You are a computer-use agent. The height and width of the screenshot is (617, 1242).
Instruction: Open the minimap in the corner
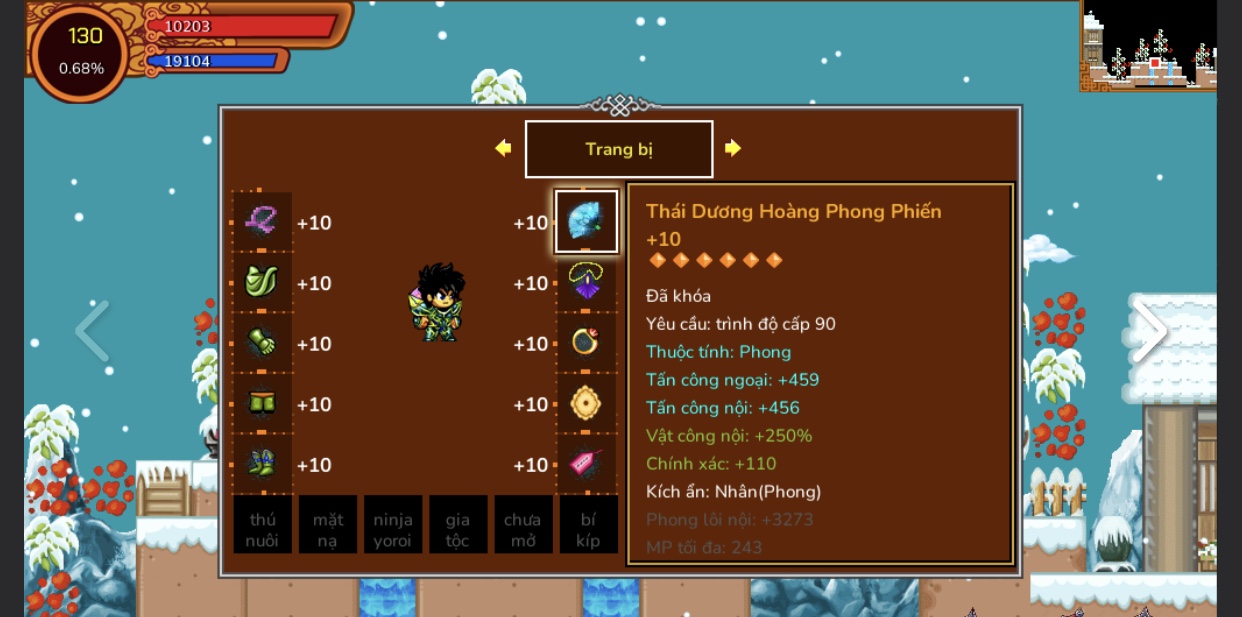point(1148,46)
